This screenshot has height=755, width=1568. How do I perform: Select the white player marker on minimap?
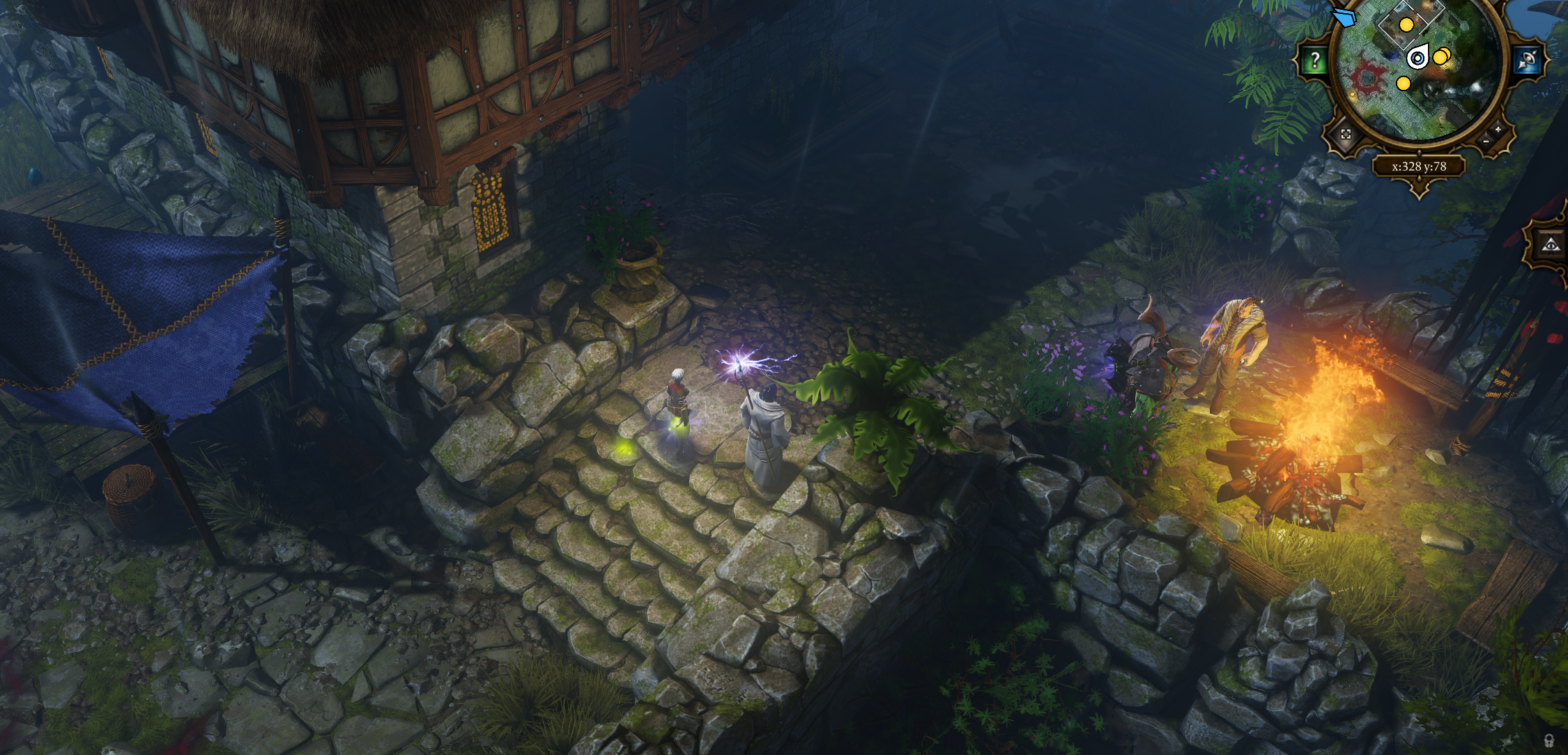click(1417, 58)
